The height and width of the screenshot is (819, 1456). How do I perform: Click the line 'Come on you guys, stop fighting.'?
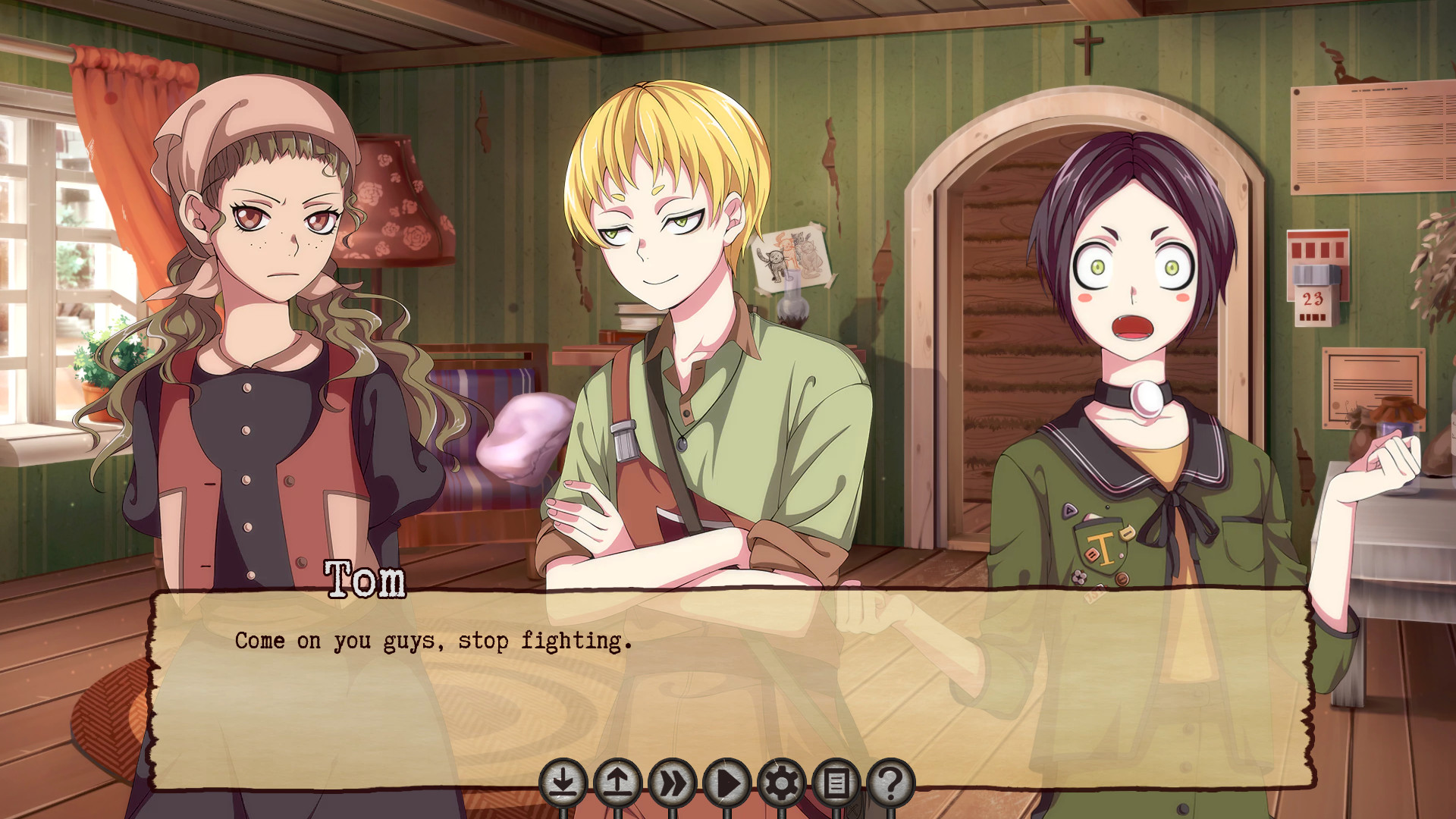tap(432, 641)
